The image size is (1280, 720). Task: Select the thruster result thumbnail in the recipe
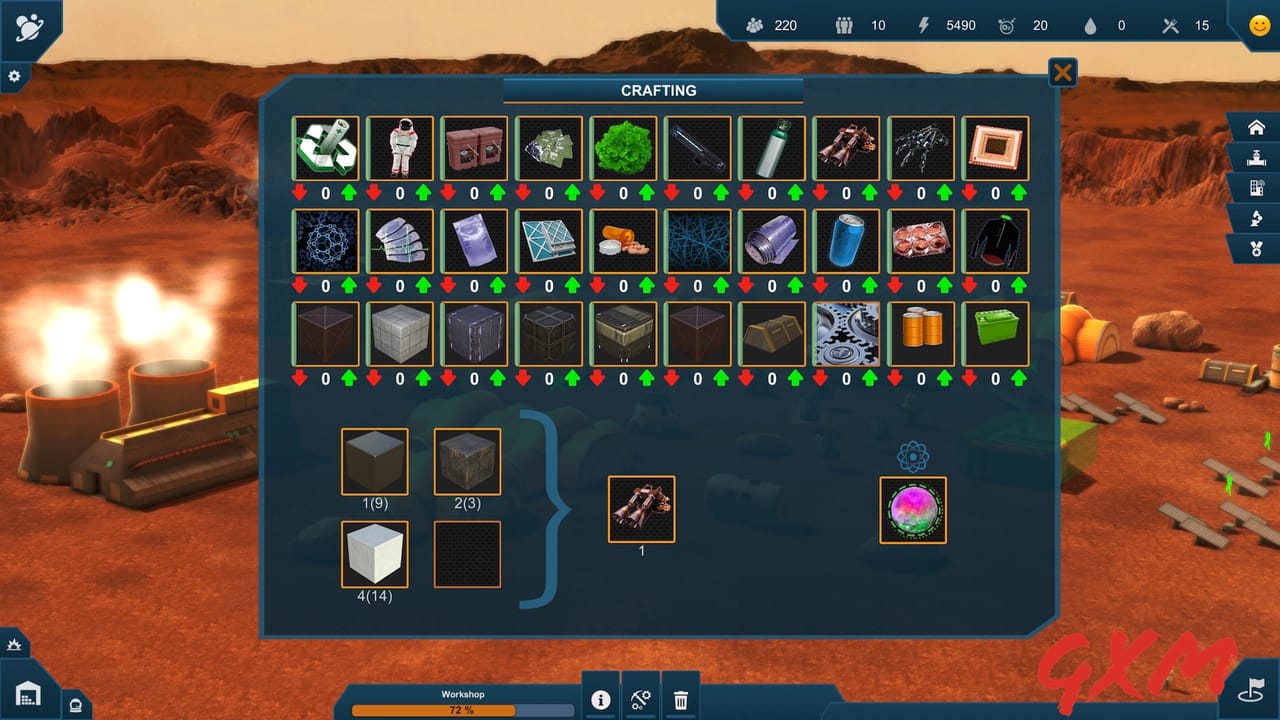[x=641, y=508]
